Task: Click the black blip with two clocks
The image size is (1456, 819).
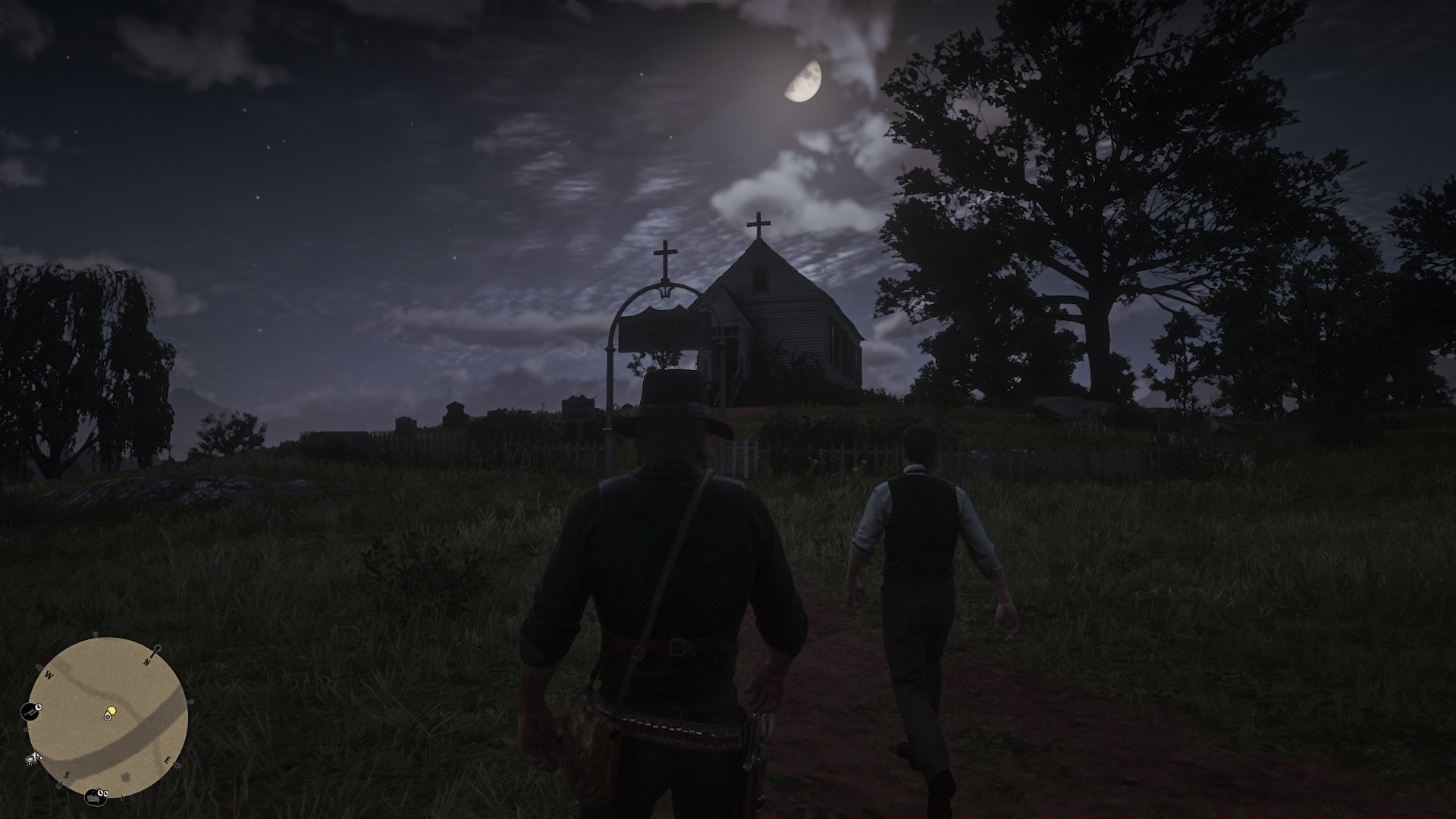Action: [x=97, y=795]
